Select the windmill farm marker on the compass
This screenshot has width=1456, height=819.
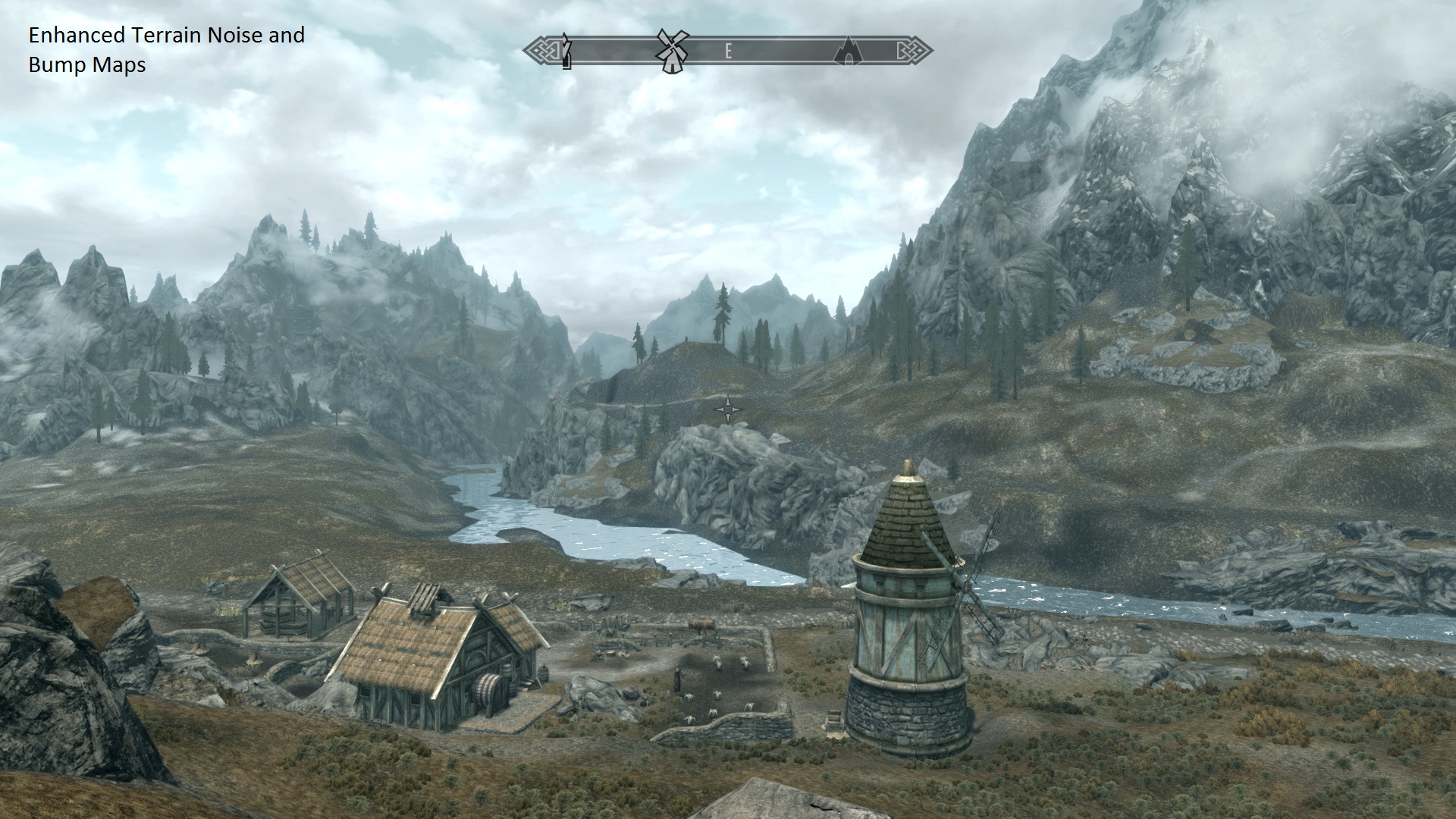click(670, 50)
